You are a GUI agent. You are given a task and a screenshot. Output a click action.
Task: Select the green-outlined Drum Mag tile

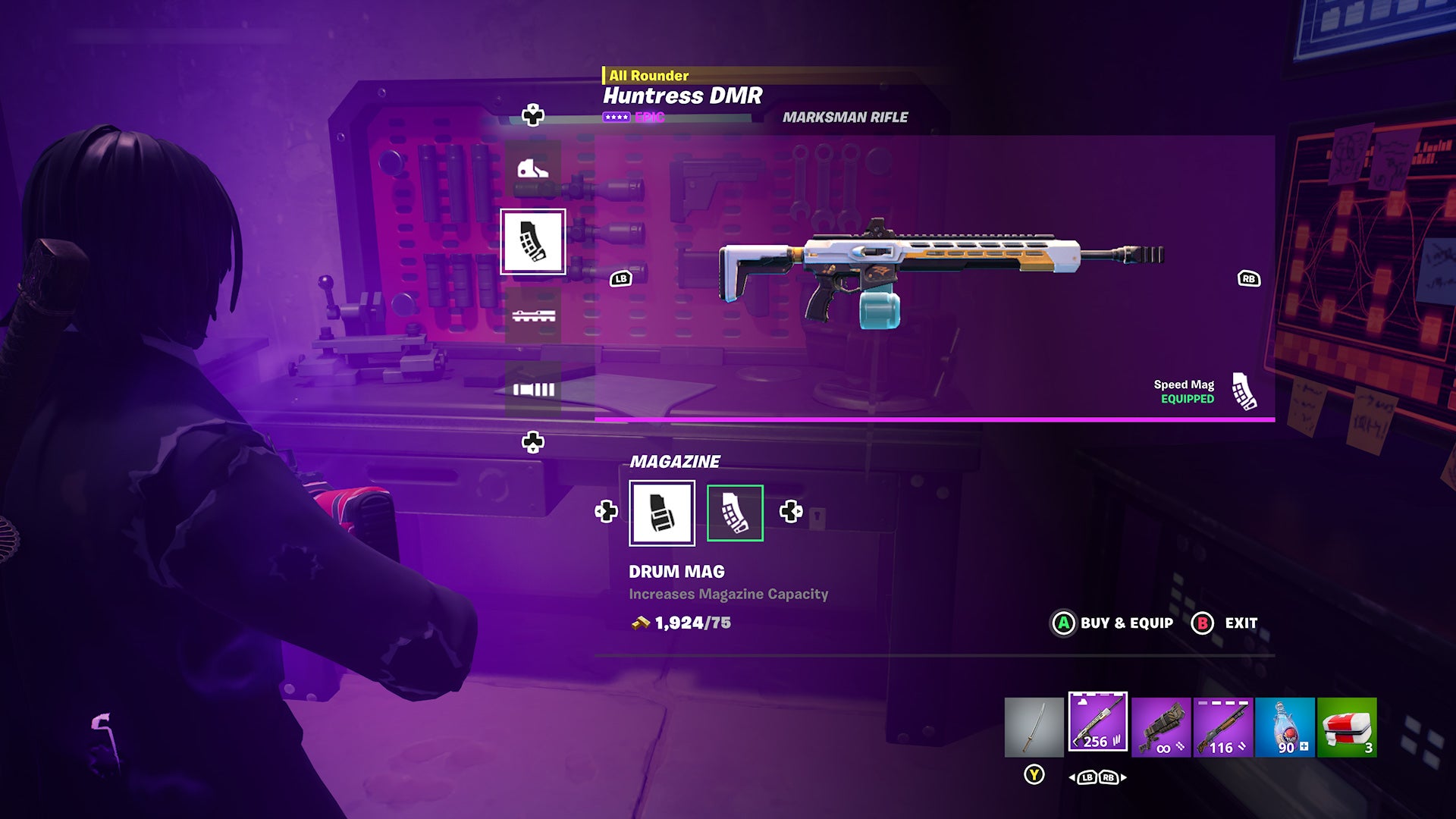click(735, 513)
